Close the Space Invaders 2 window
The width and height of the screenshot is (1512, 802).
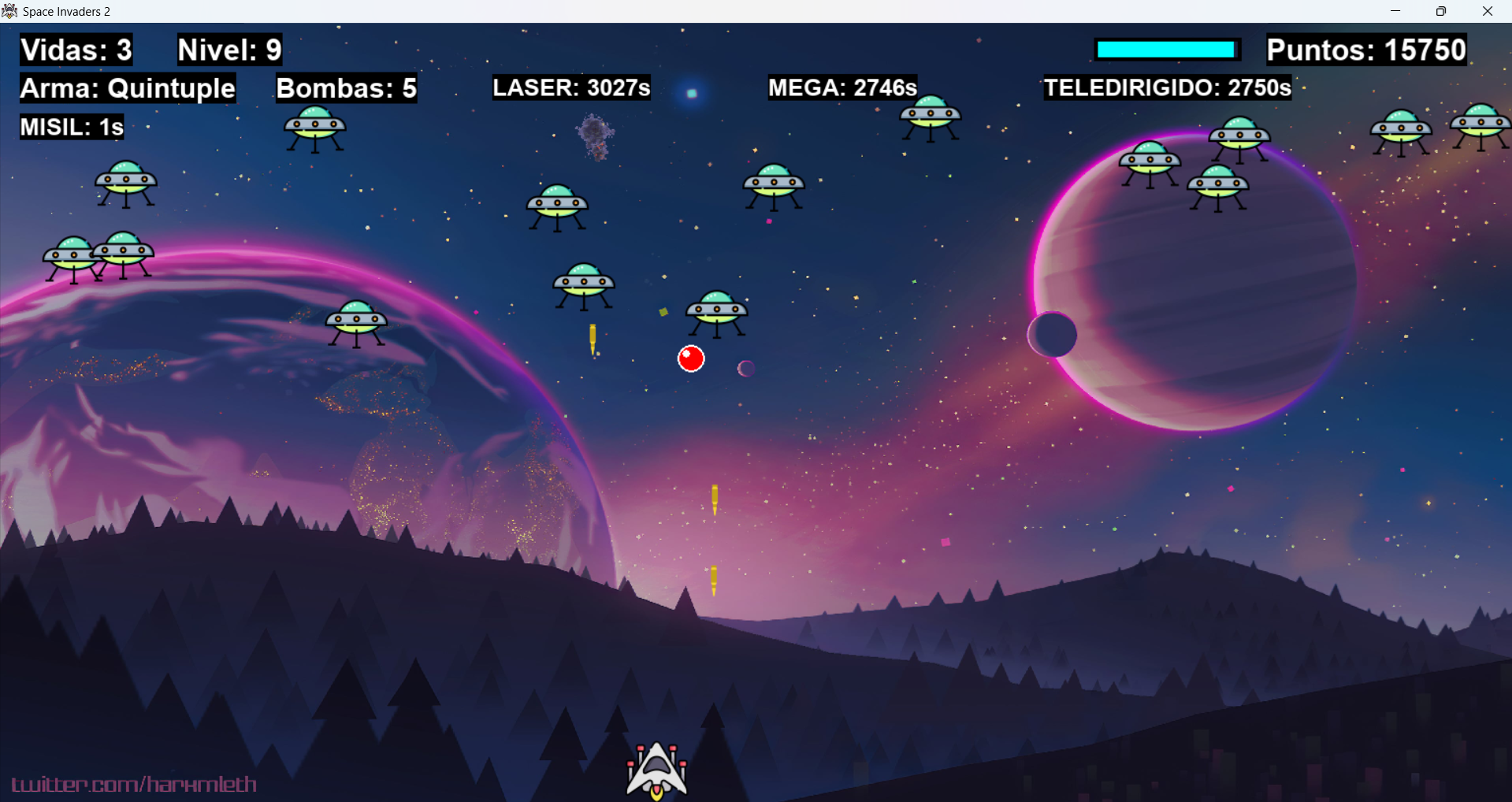[1488, 11]
